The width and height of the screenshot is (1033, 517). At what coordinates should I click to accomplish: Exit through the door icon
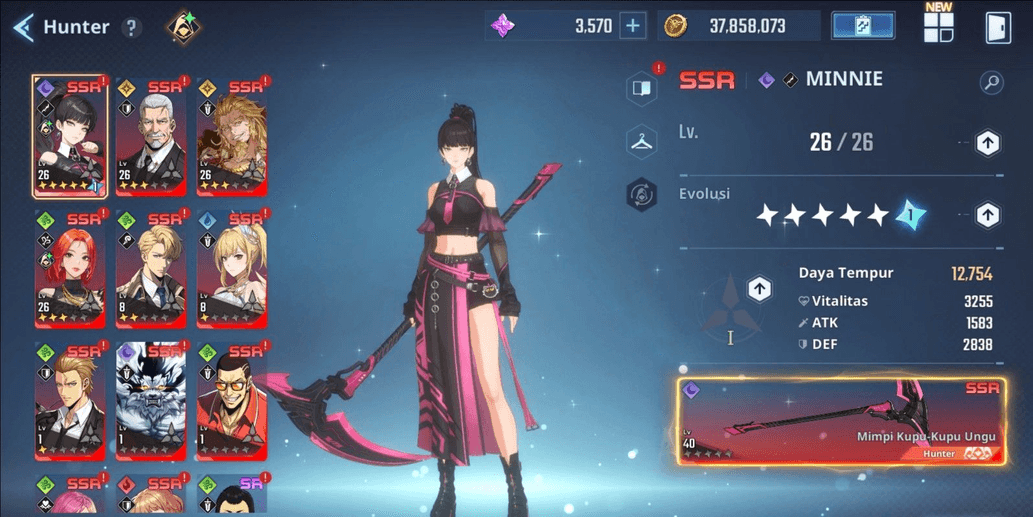click(997, 27)
